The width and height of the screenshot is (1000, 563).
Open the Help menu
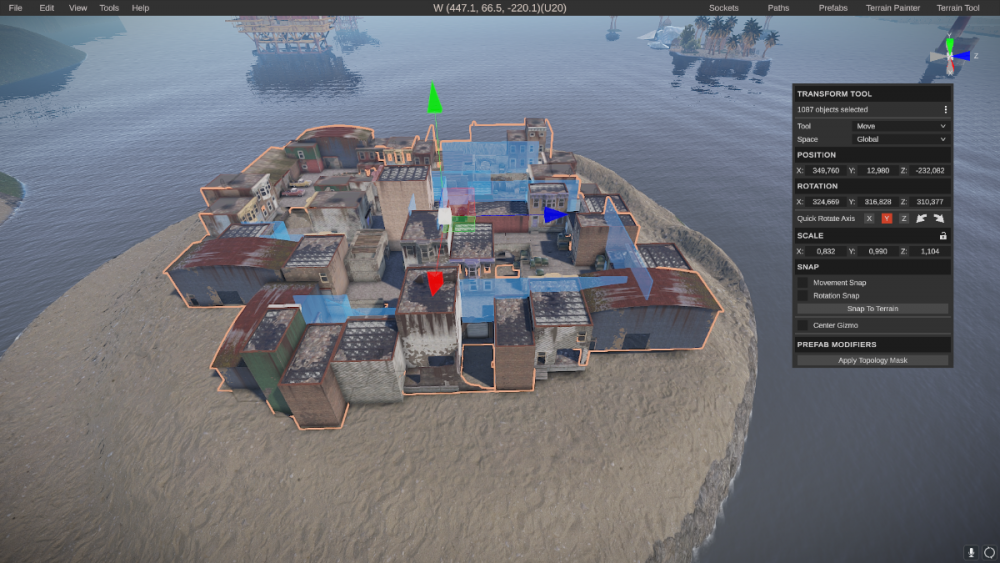(140, 8)
